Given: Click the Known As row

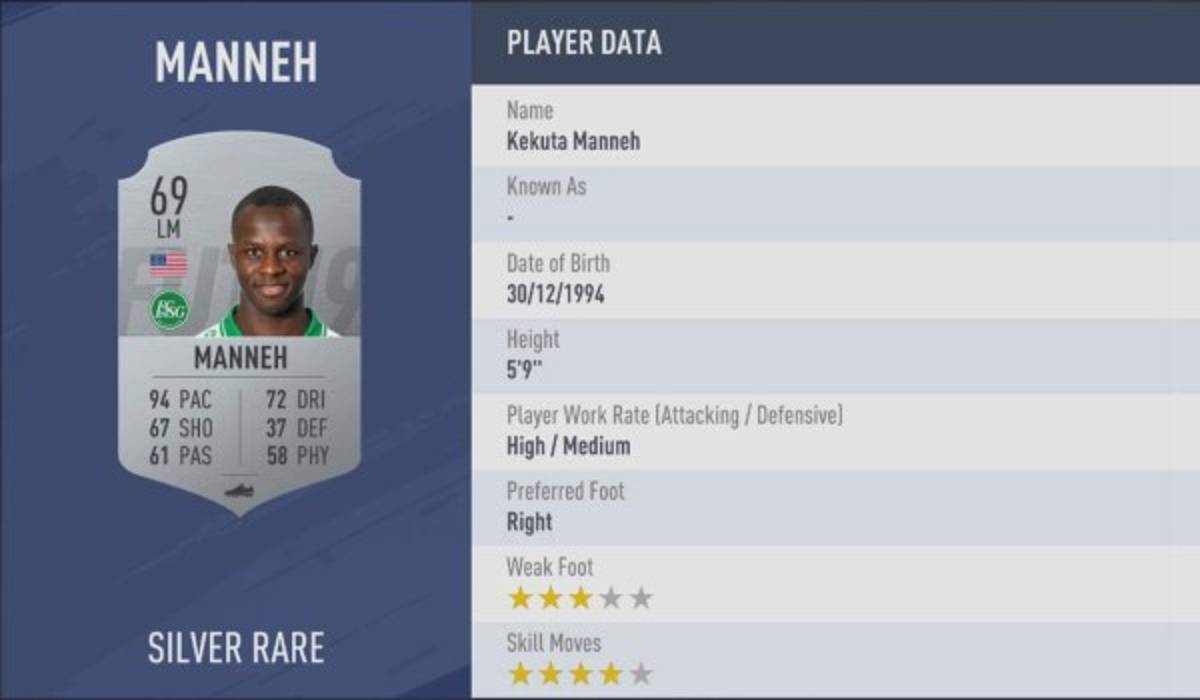Looking at the screenshot, I should tap(835, 201).
